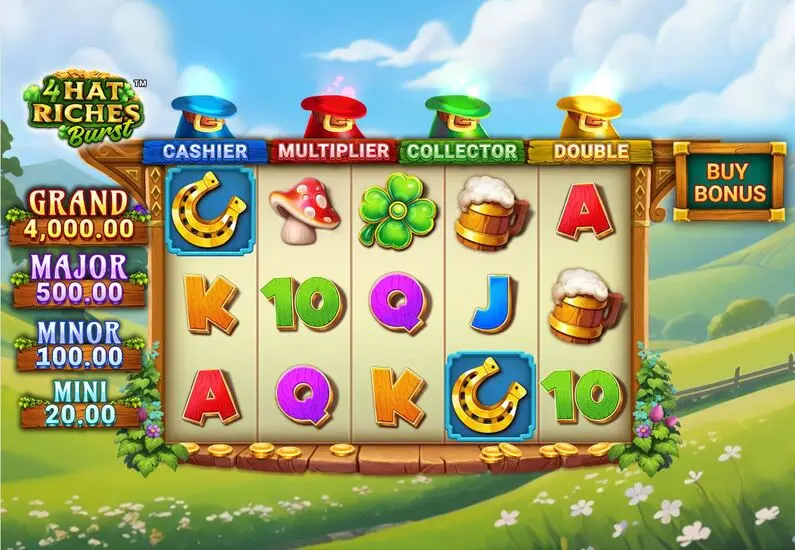Open the Buy Bonus offer
This screenshot has height=550, width=795.
729,180
